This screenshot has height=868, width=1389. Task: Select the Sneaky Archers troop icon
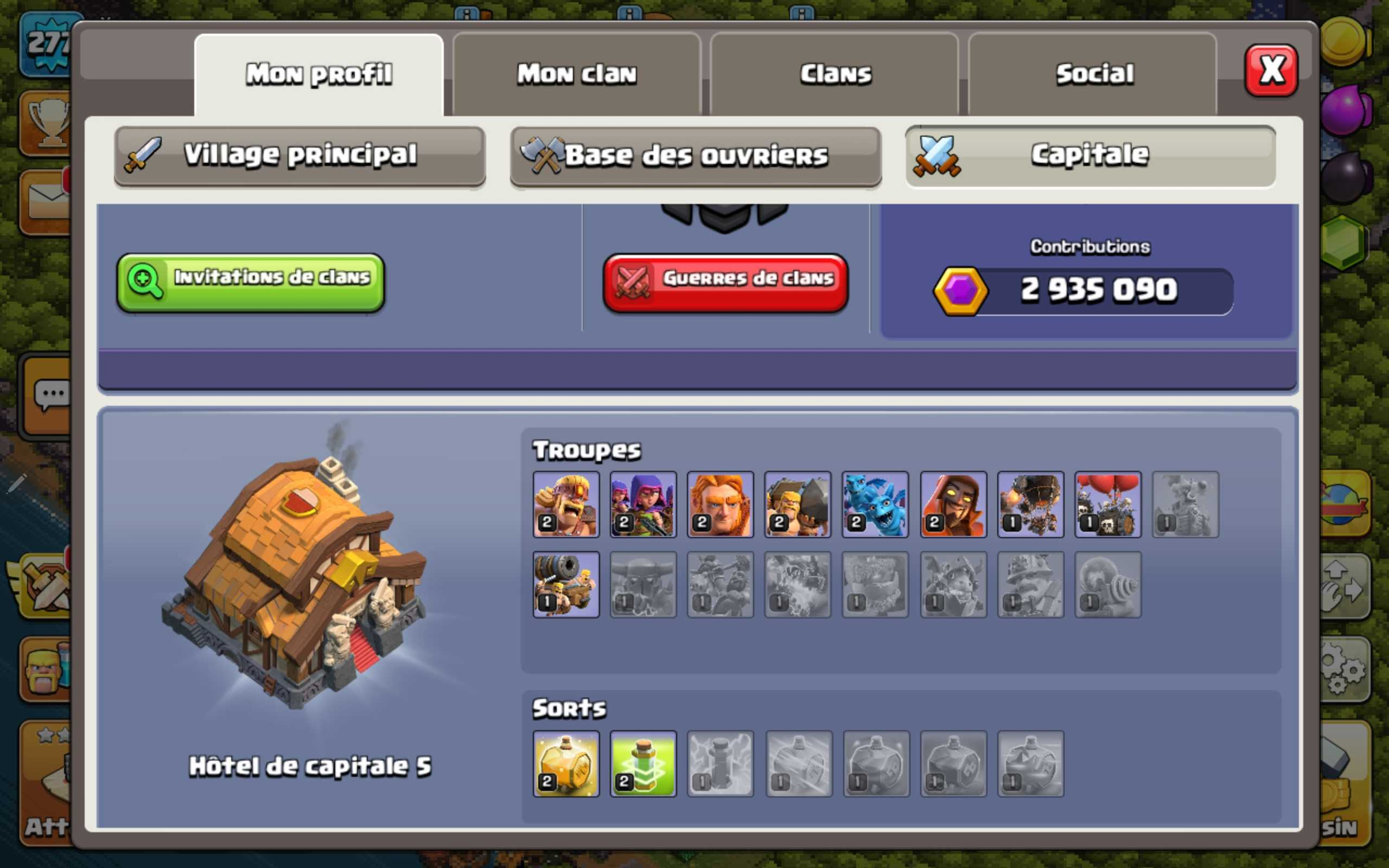(643, 505)
